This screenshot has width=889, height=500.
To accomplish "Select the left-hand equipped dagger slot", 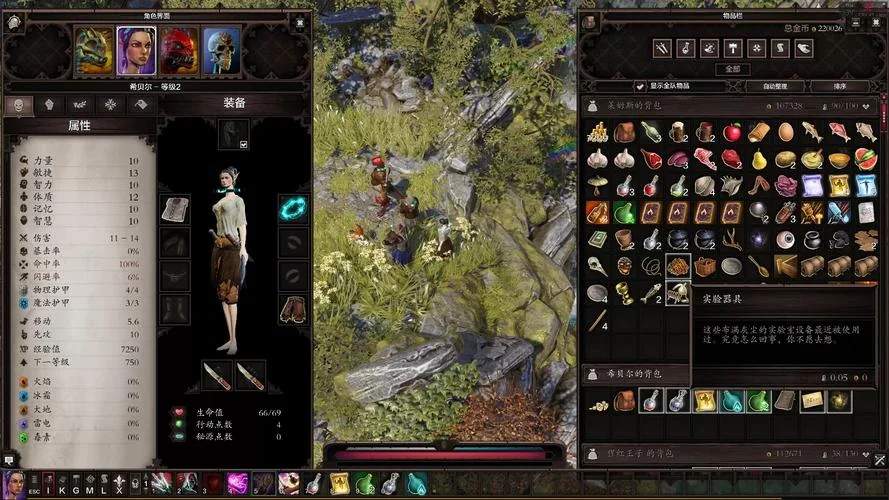I will [x=217, y=375].
